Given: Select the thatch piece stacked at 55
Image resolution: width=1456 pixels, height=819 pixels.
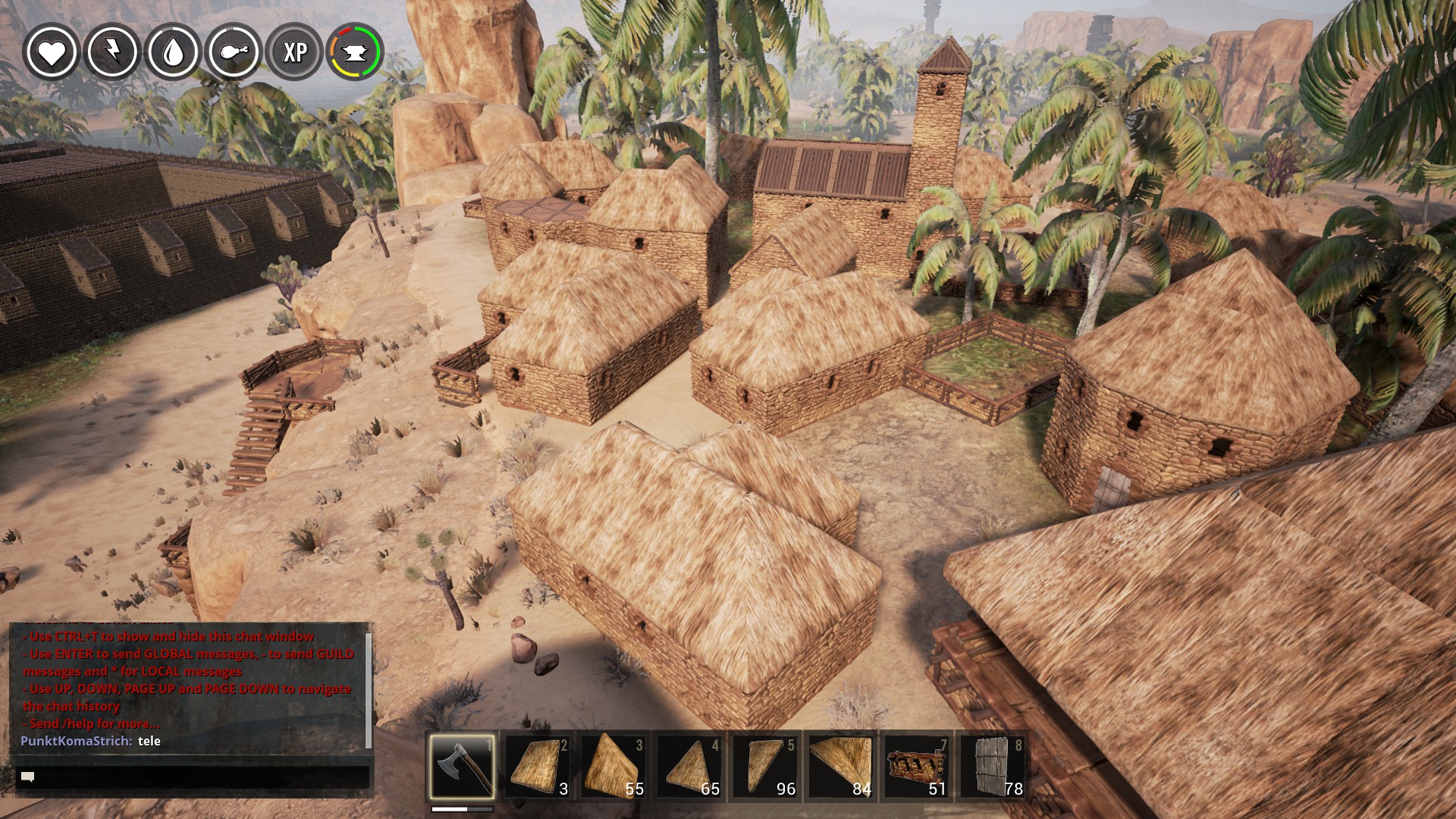Looking at the screenshot, I should [x=613, y=766].
